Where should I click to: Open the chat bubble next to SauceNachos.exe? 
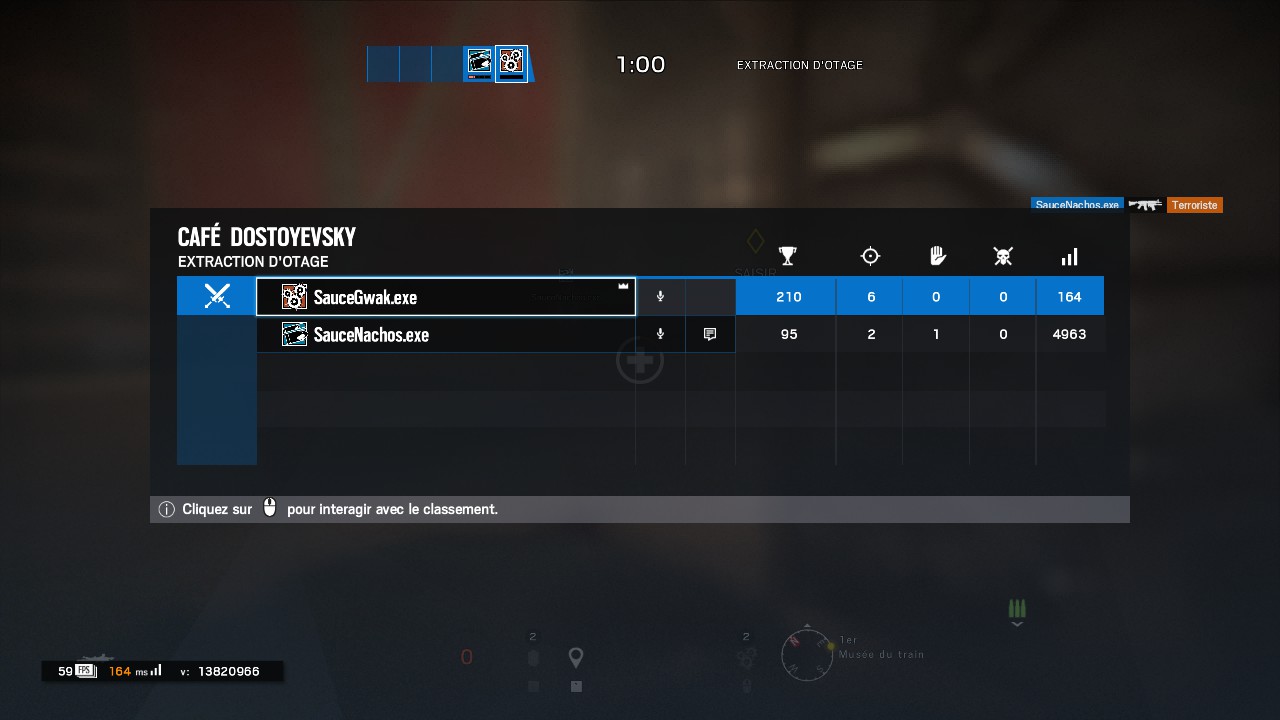[x=710, y=334]
